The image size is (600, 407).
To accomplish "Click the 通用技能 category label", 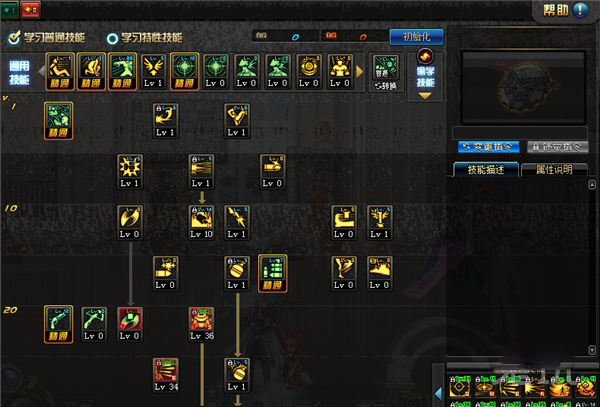I will tap(20, 73).
